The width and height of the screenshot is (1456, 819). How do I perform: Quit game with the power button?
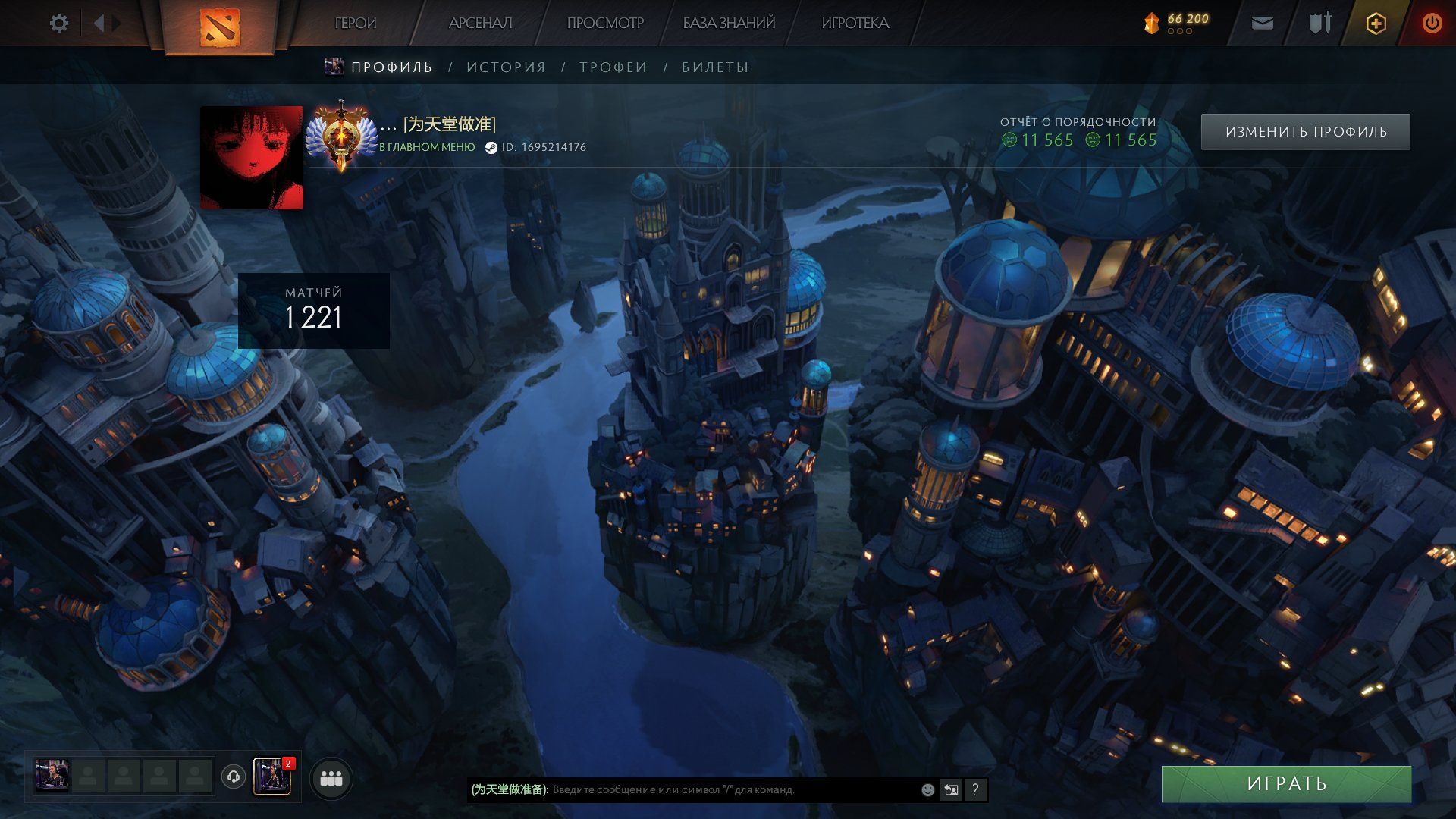click(1432, 24)
